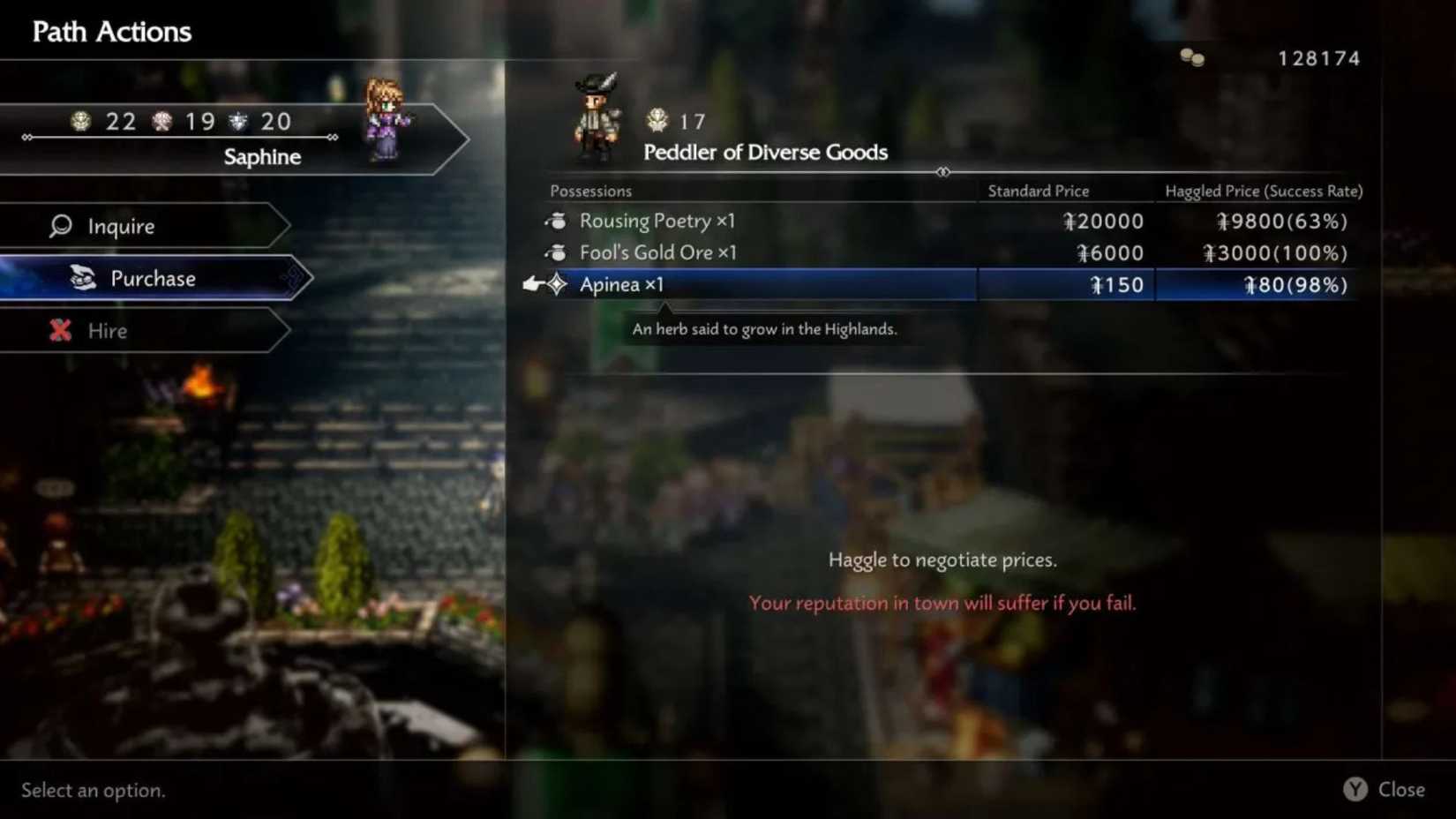Click the Inquire label

(121, 226)
